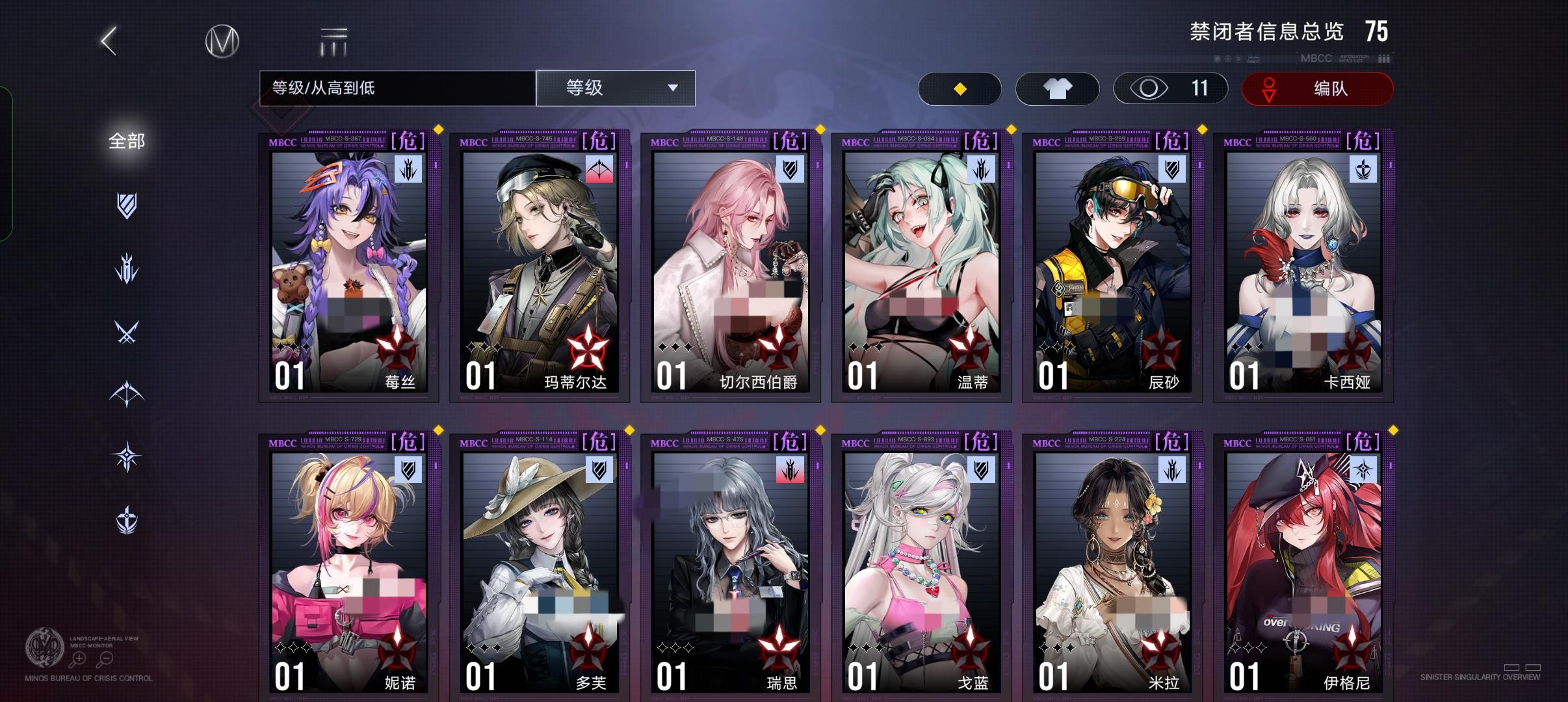Select the spear class filter icon

pos(127,268)
